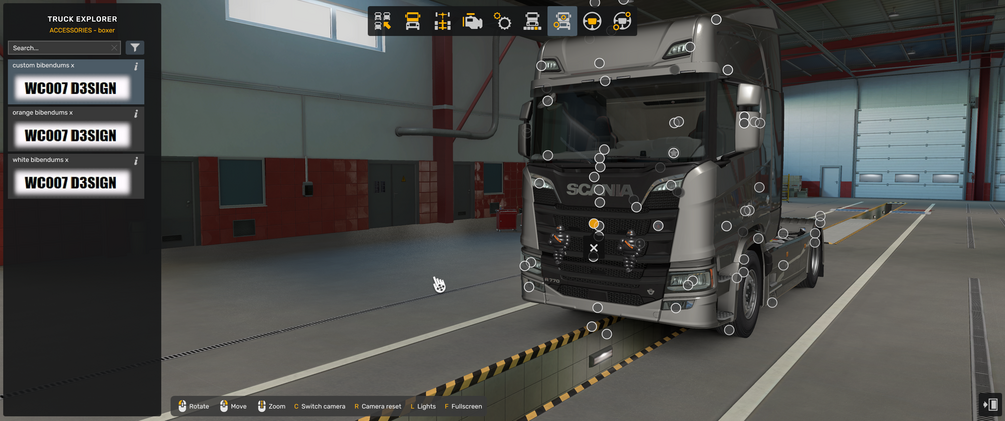Show info for white bibendums x
The height and width of the screenshot is (421, 1005).
click(x=136, y=160)
